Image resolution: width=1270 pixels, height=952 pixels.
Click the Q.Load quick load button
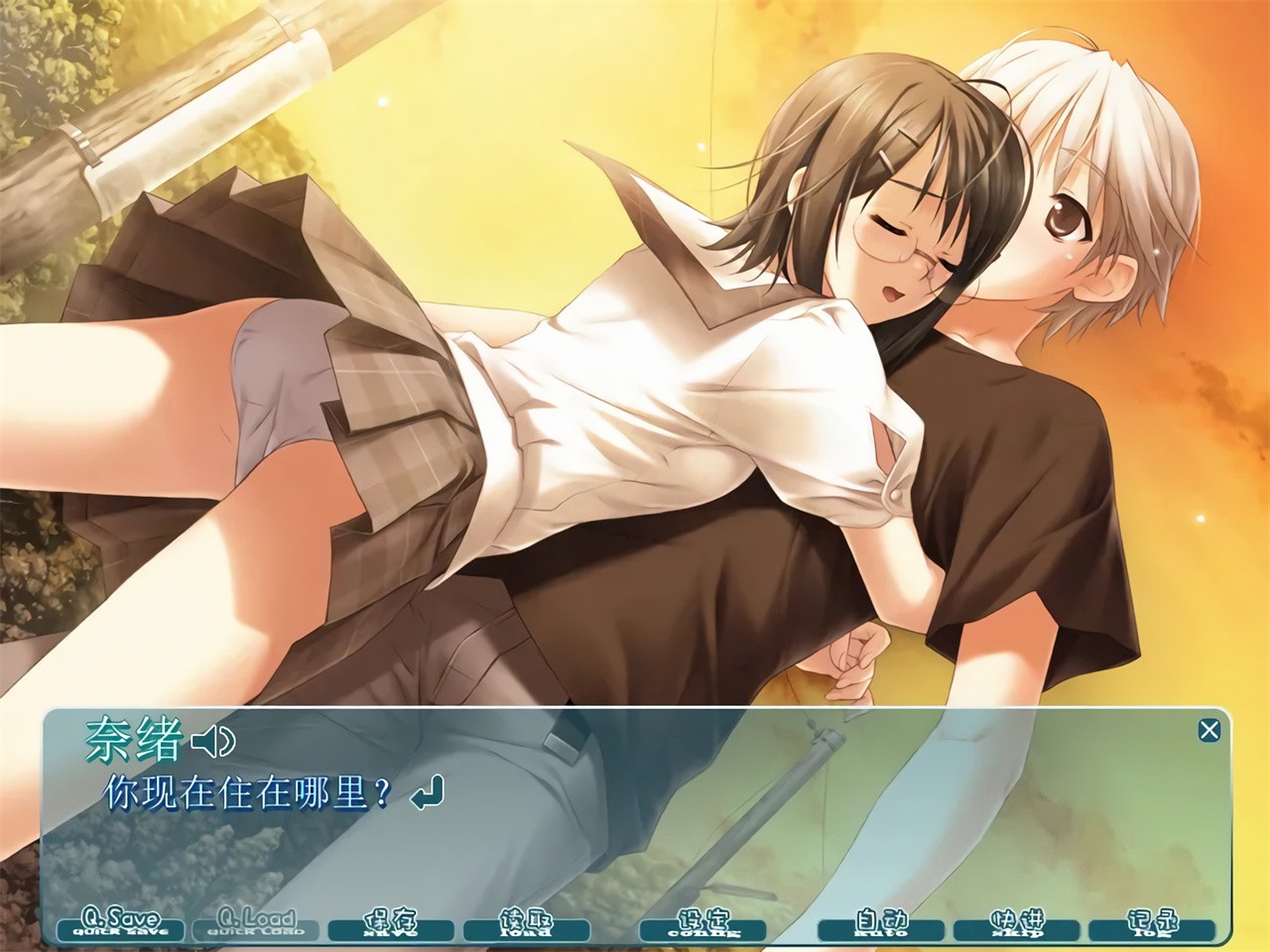(256, 923)
